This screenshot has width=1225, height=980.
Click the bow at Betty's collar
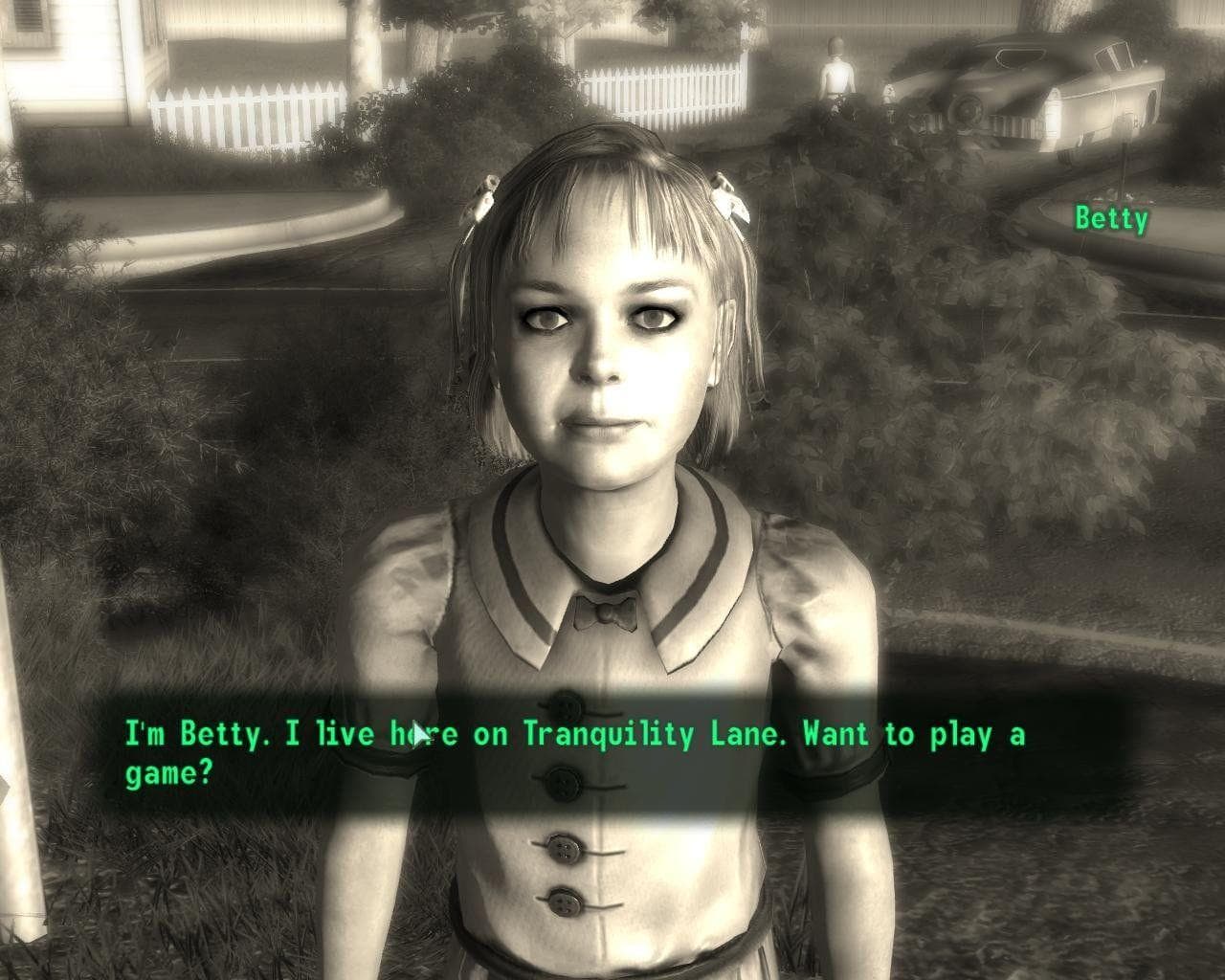[607, 610]
